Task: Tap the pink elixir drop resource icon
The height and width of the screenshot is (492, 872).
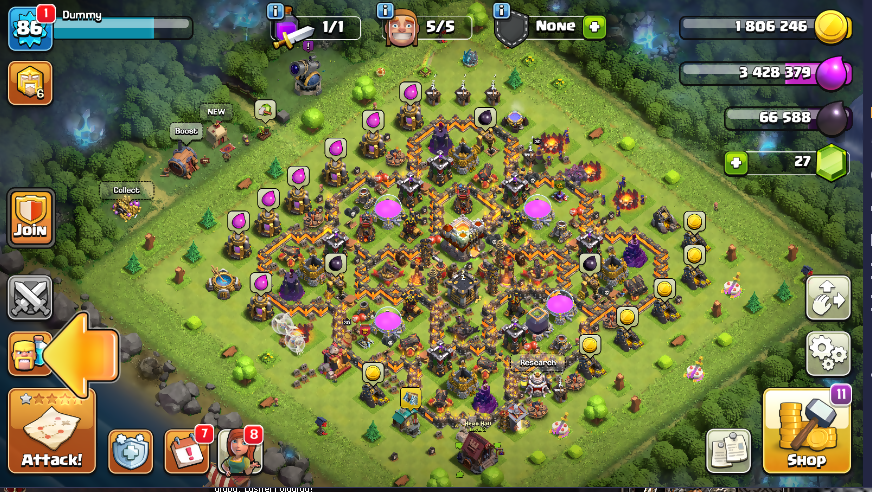Action: pos(831,73)
